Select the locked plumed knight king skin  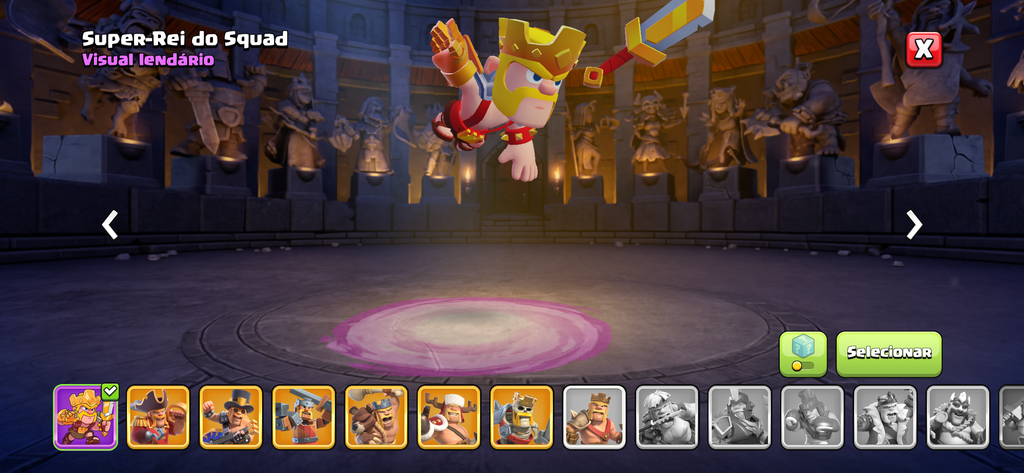pos(740,417)
